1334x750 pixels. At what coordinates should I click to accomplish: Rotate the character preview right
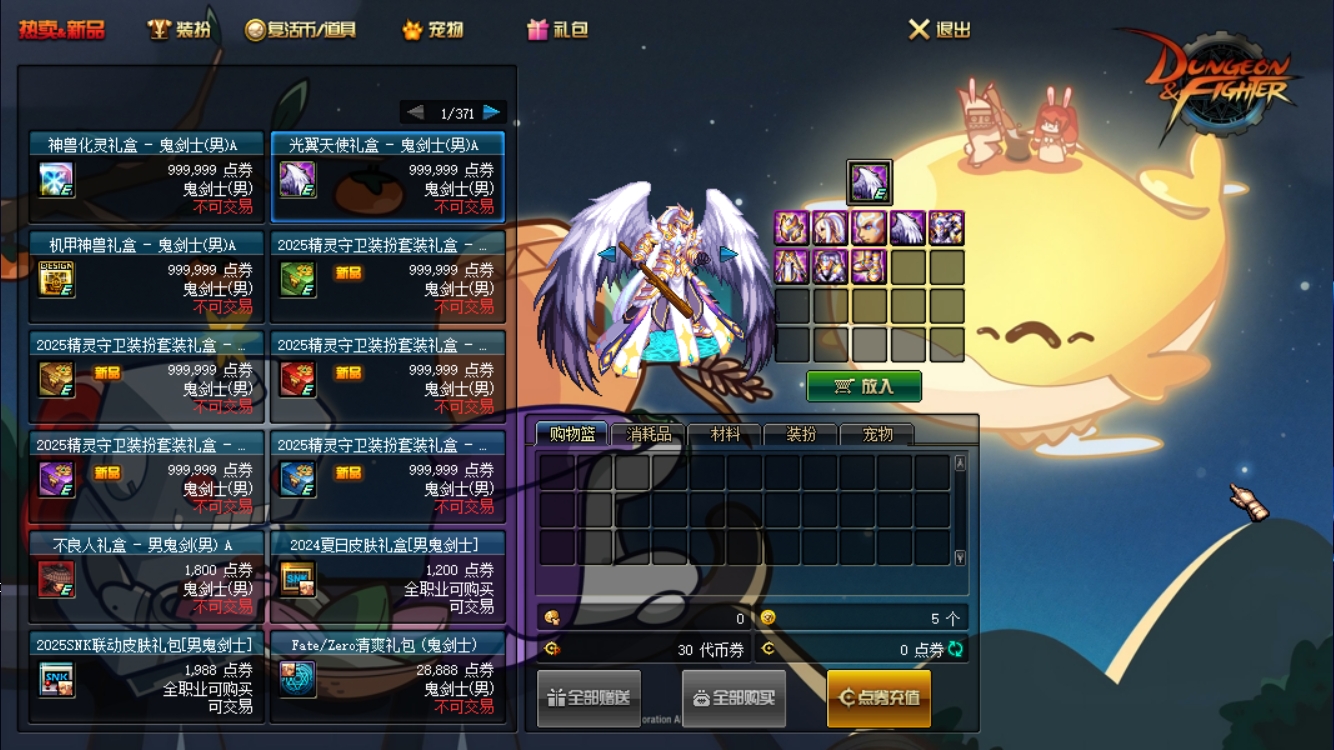pos(728,254)
